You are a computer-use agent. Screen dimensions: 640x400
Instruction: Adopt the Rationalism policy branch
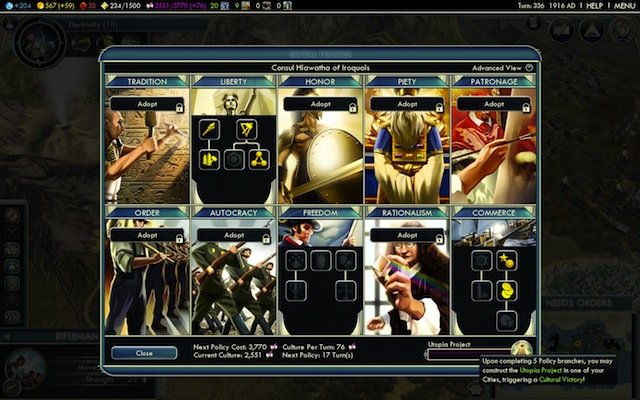pyautogui.click(x=406, y=236)
